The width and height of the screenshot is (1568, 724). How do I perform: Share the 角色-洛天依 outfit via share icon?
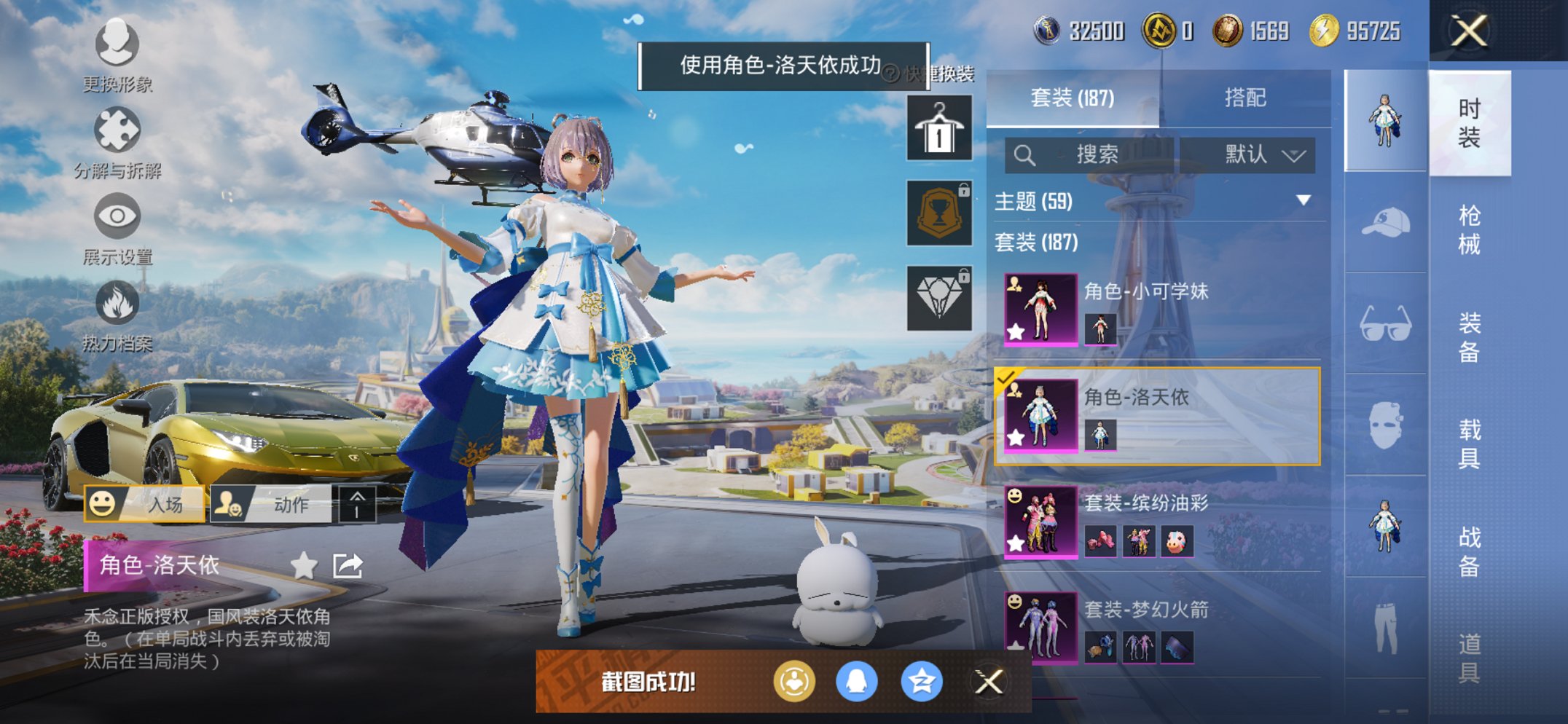point(348,564)
